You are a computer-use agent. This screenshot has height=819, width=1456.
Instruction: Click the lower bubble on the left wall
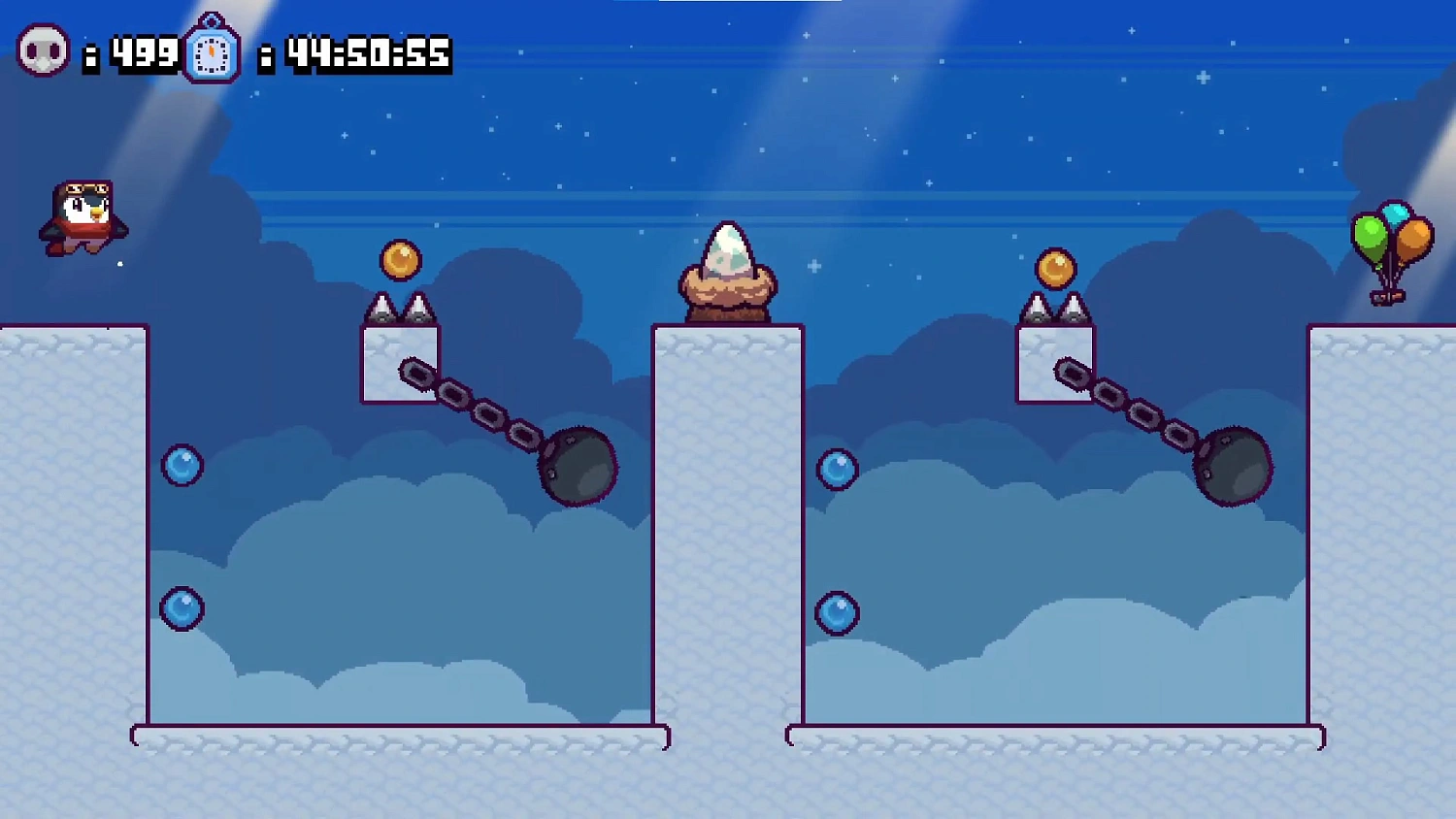point(182,606)
